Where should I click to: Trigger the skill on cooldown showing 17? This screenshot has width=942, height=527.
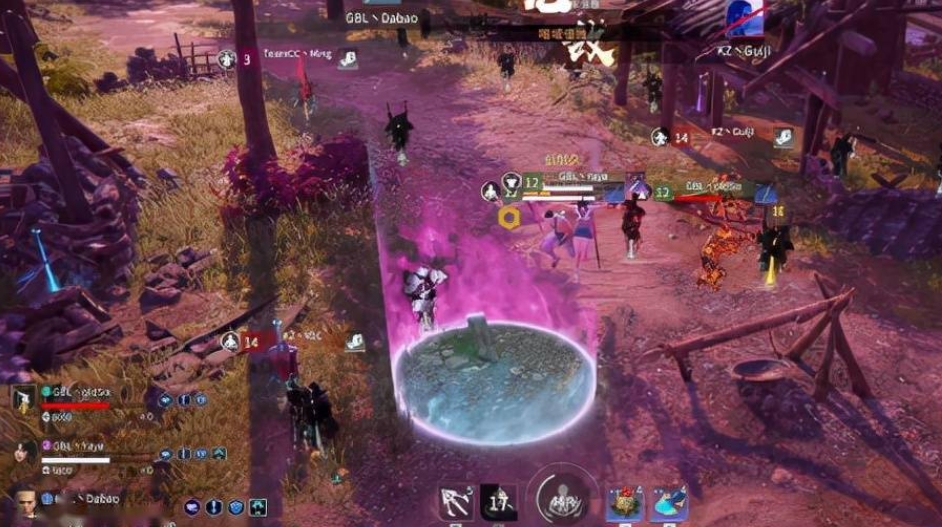499,502
